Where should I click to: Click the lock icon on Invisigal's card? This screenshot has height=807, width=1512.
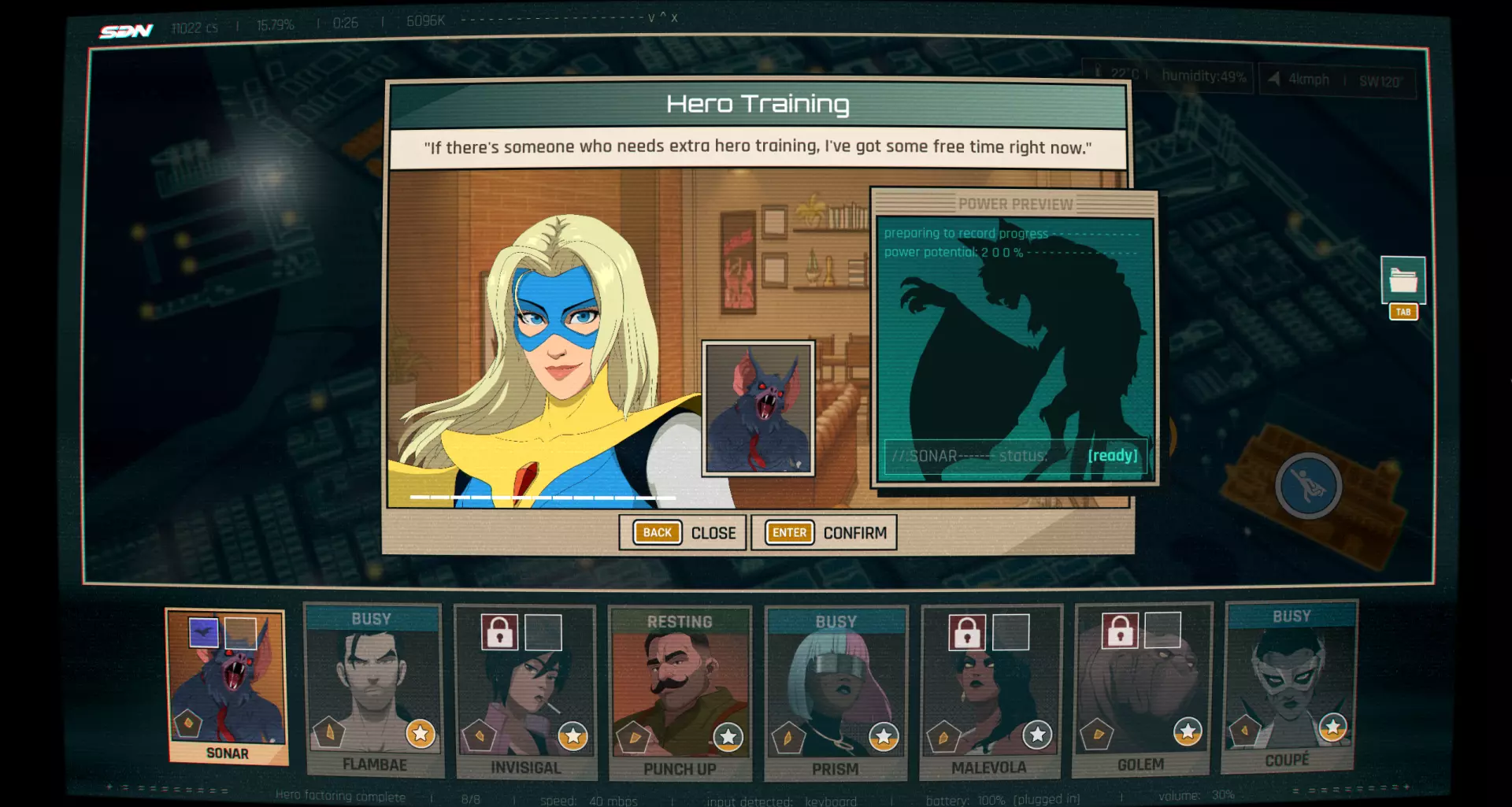498,632
